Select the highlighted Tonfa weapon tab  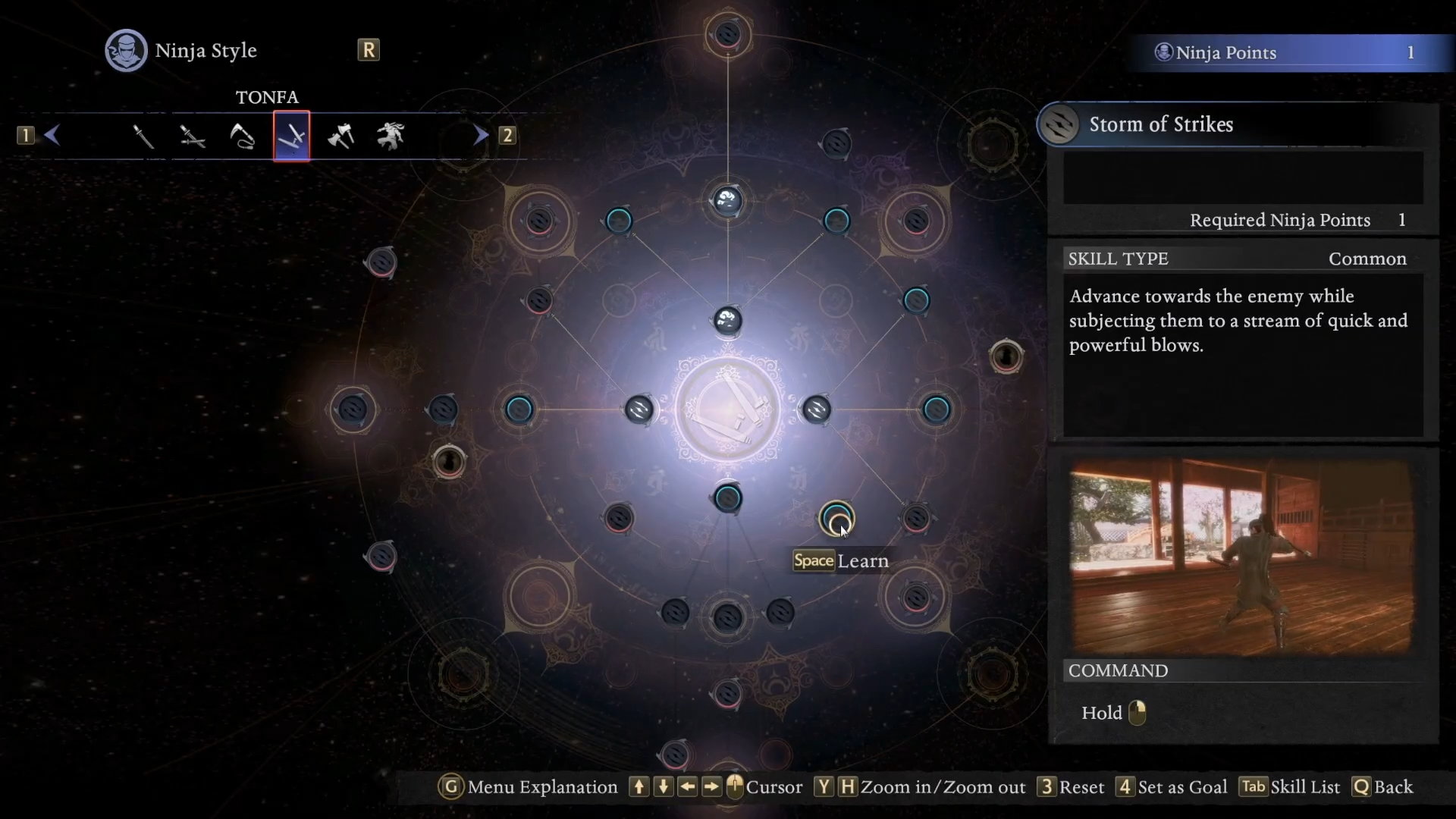click(x=292, y=136)
